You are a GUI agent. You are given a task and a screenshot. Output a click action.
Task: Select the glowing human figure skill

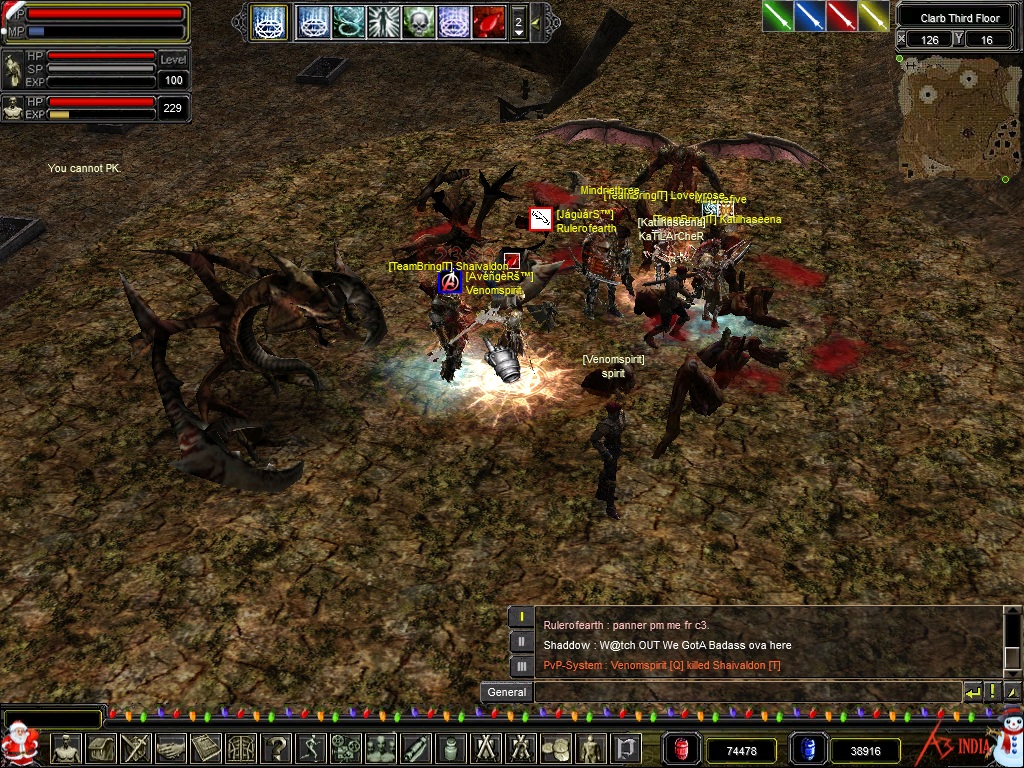click(383, 21)
